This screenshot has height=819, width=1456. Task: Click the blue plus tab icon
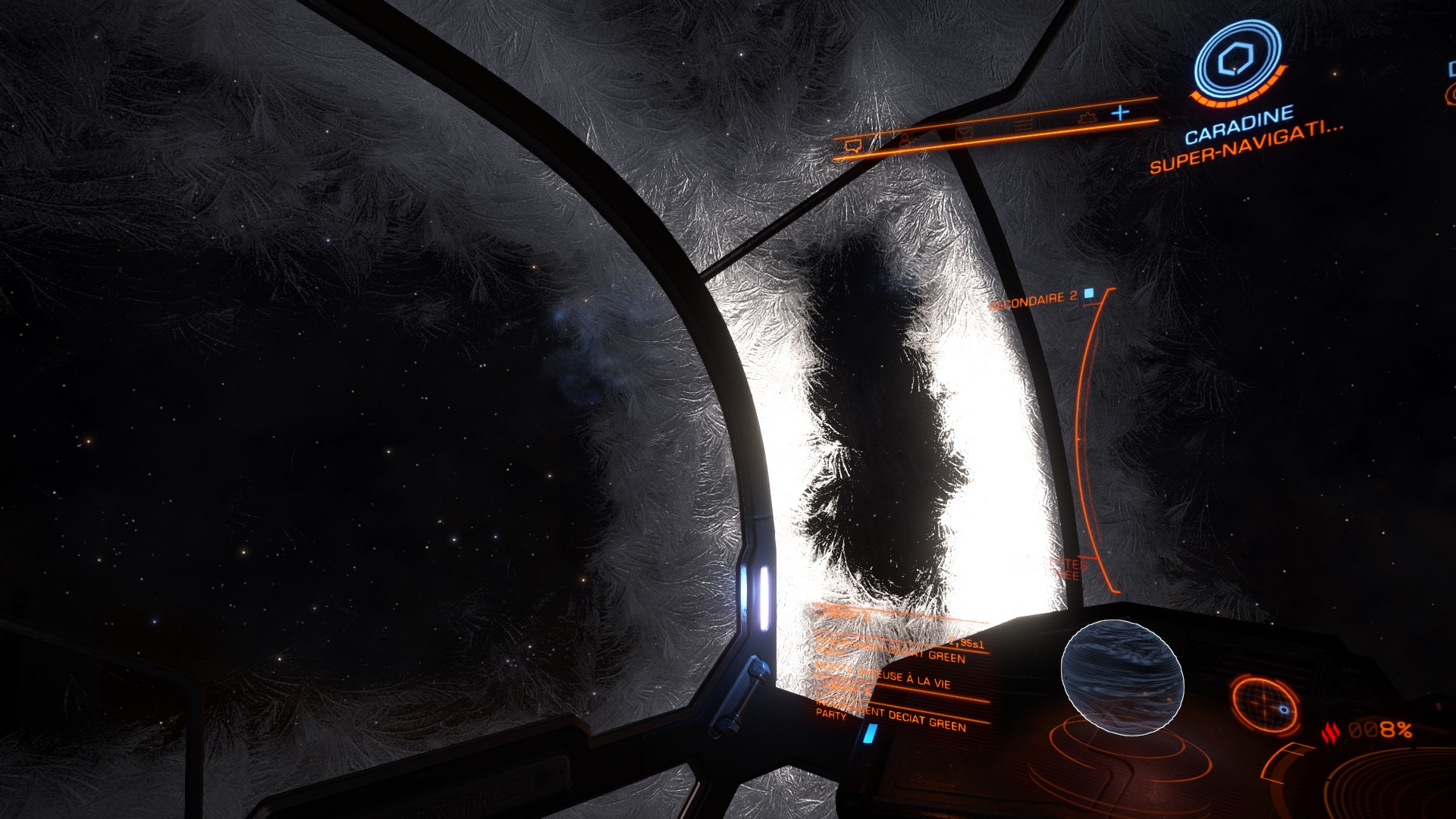tap(1120, 113)
